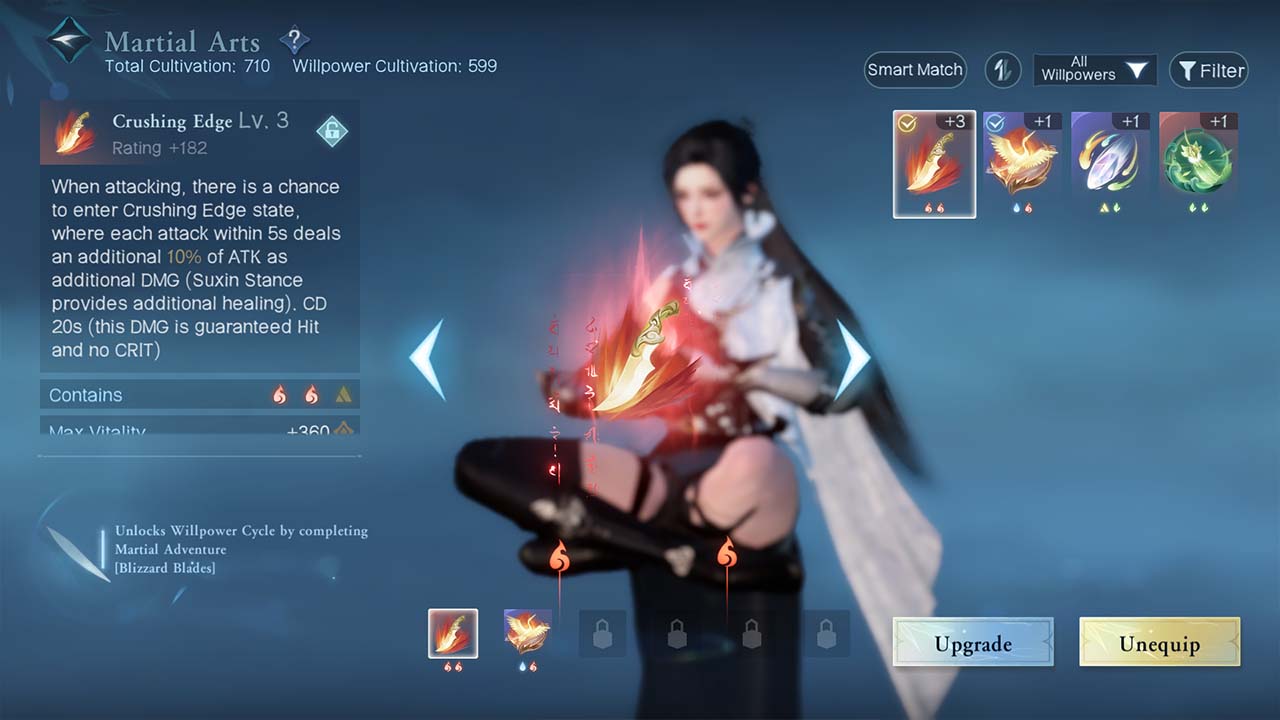This screenshot has height=720, width=1280.
Task: Open the Contains elements row
Action: point(200,395)
